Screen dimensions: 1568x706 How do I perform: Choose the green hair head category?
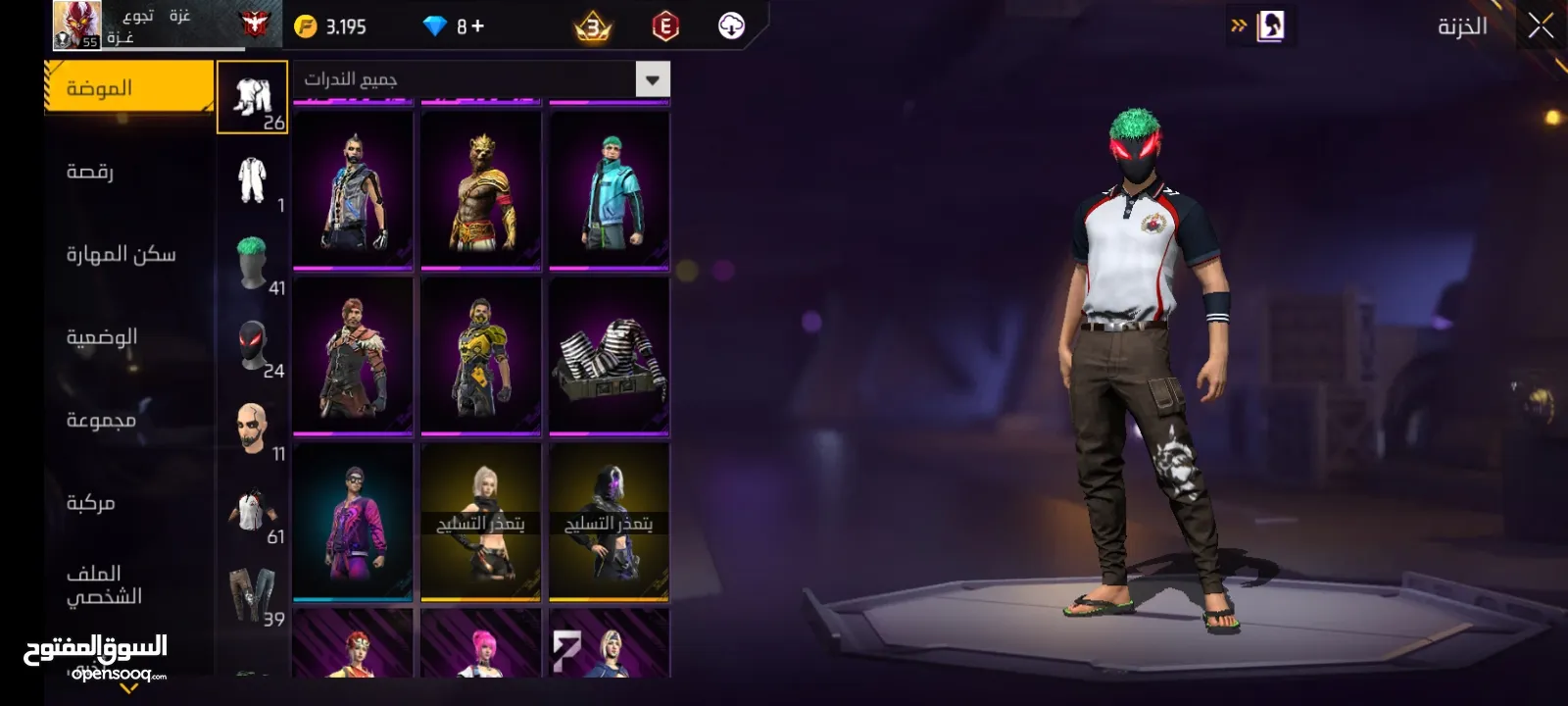click(252, 263)
